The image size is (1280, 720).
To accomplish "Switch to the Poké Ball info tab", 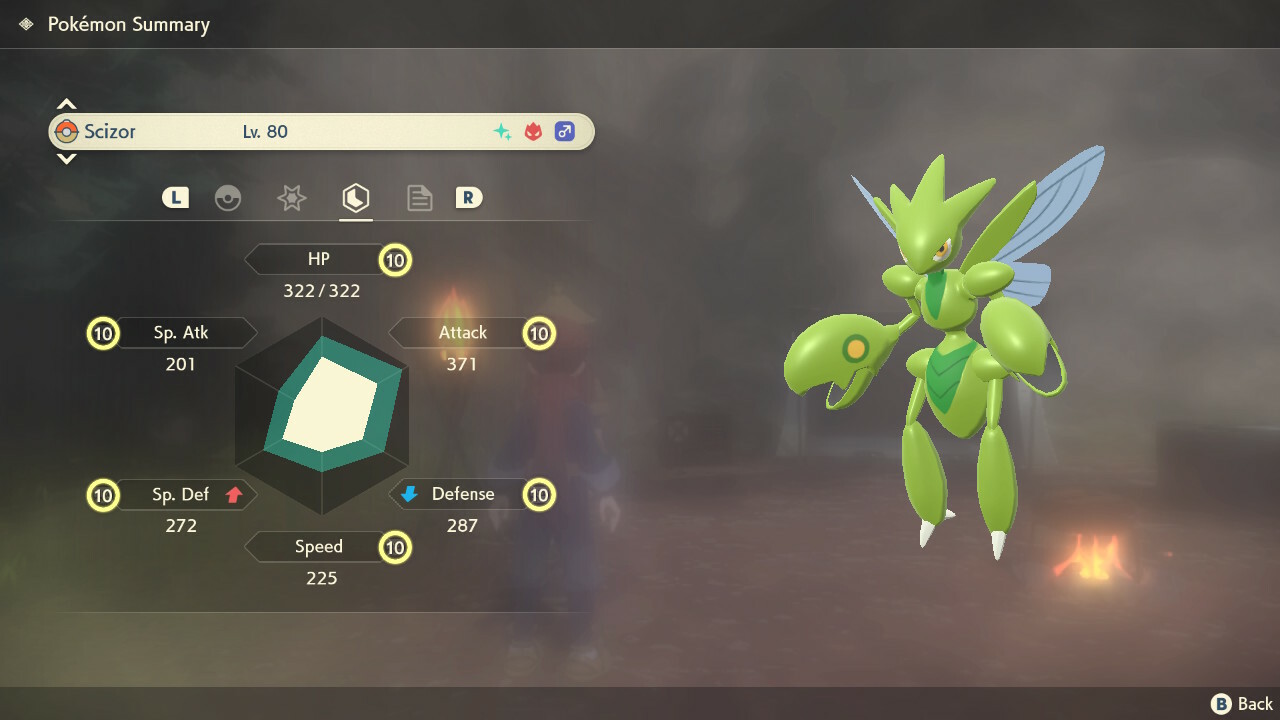I will (x=228, y=198).
